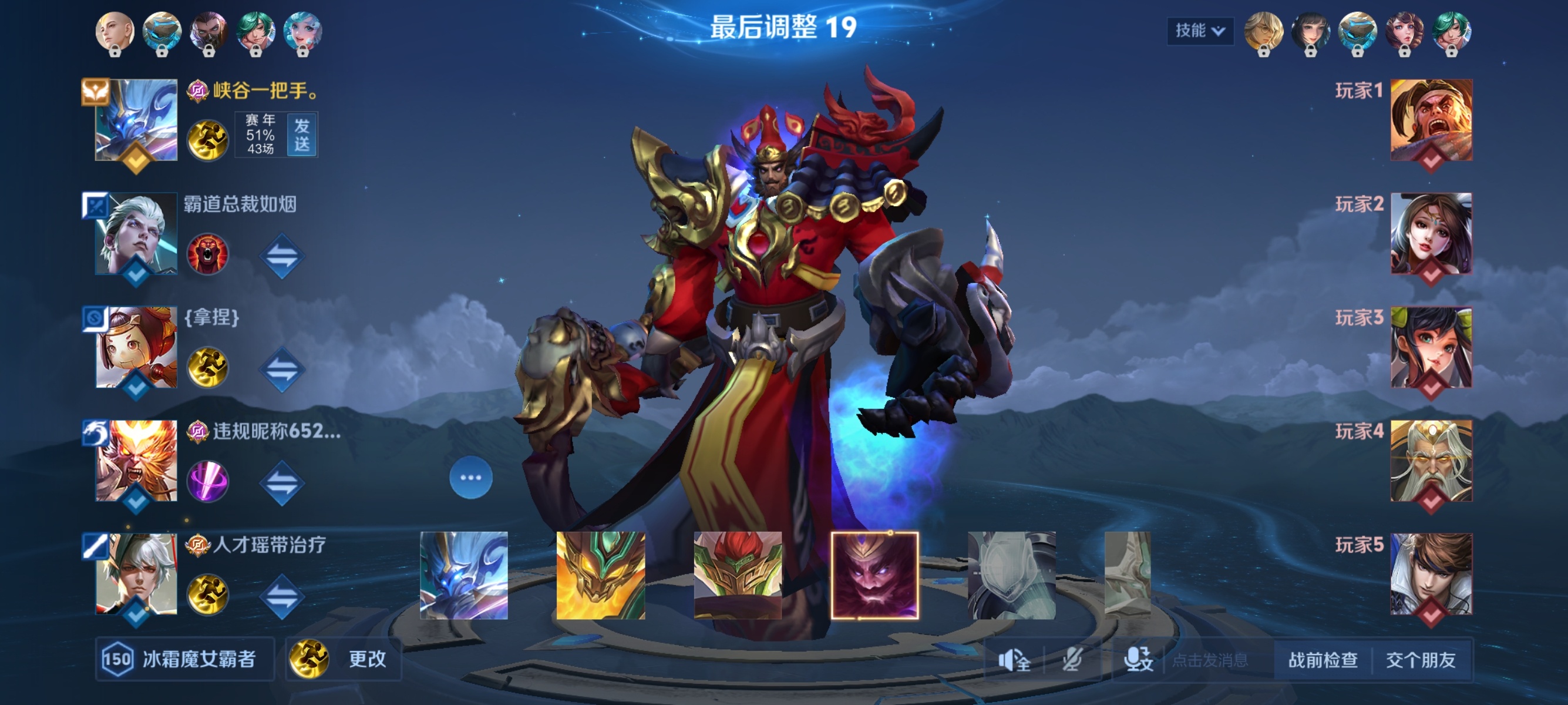The image size is (1568, 705).
Task: Swap hero with player 霸道总裁如烟
Action: click(282, 256)
